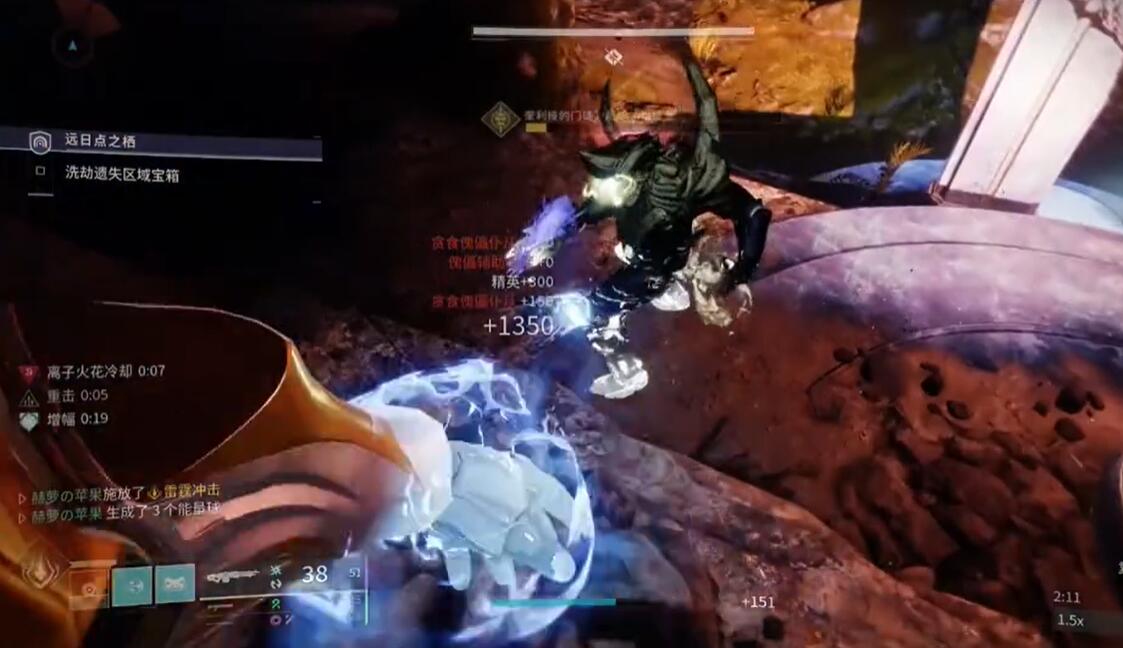Click the circular radar with arrow
This screenshot has width=1123, height=648.
tap(72, 46)
